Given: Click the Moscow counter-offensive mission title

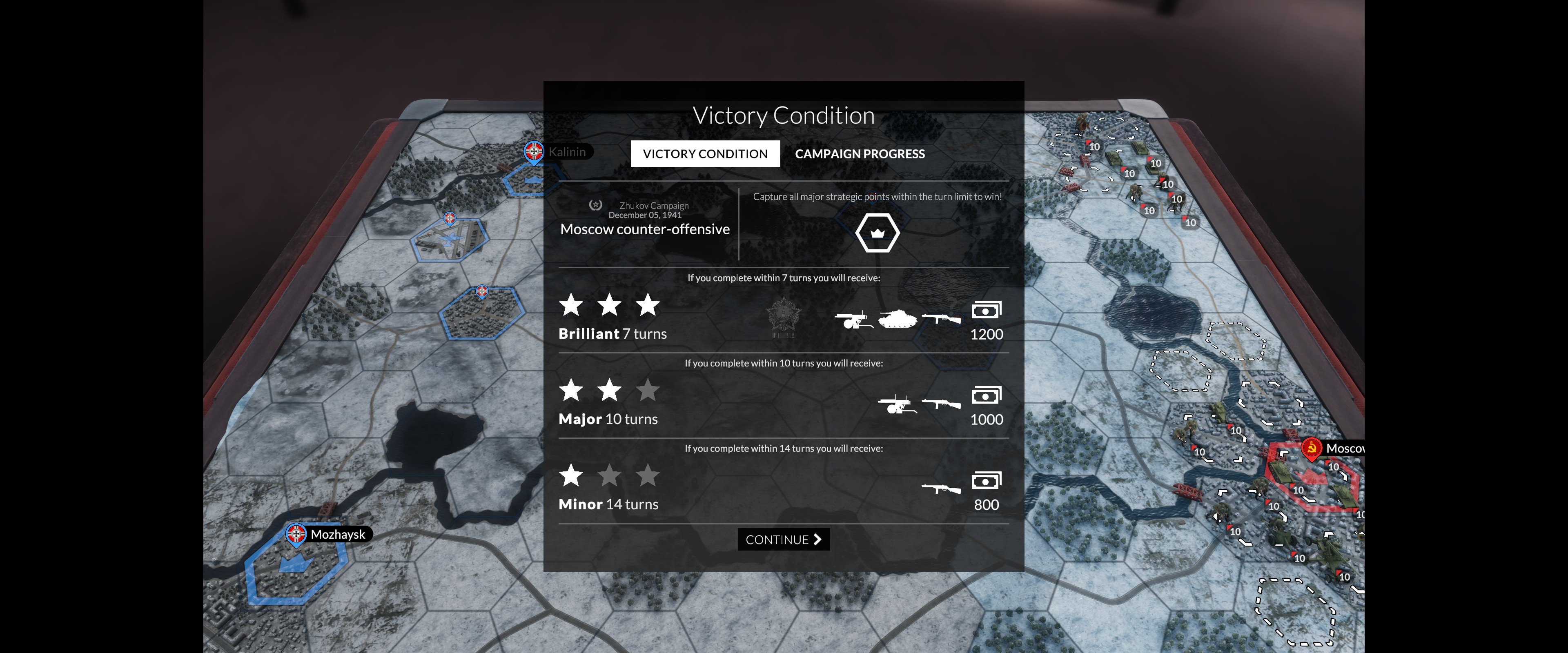Looking at the screenshot, I should (x=645, y=229).
